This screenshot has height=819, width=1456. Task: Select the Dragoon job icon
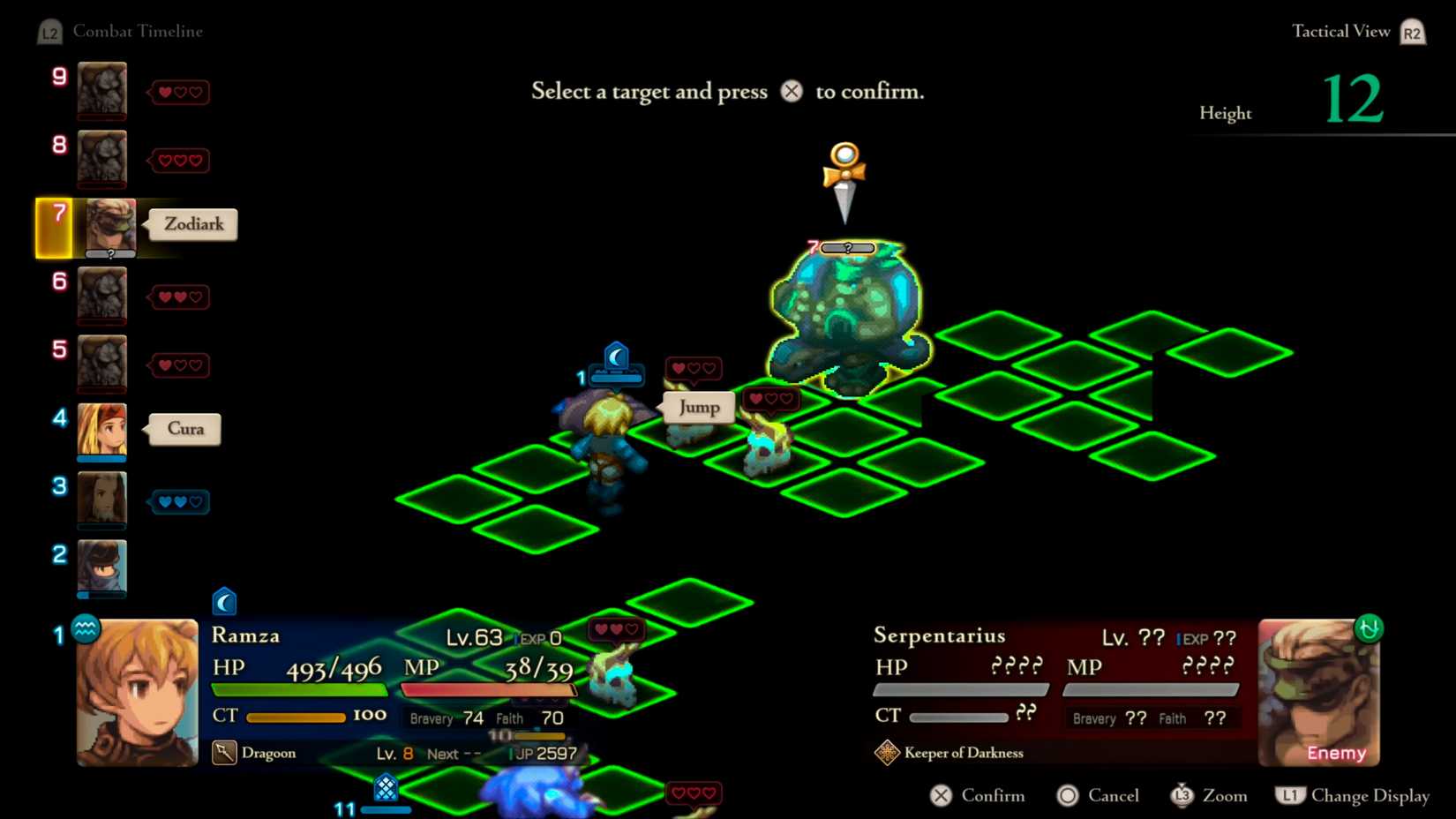pyautogui.click(x=225, y=751)
